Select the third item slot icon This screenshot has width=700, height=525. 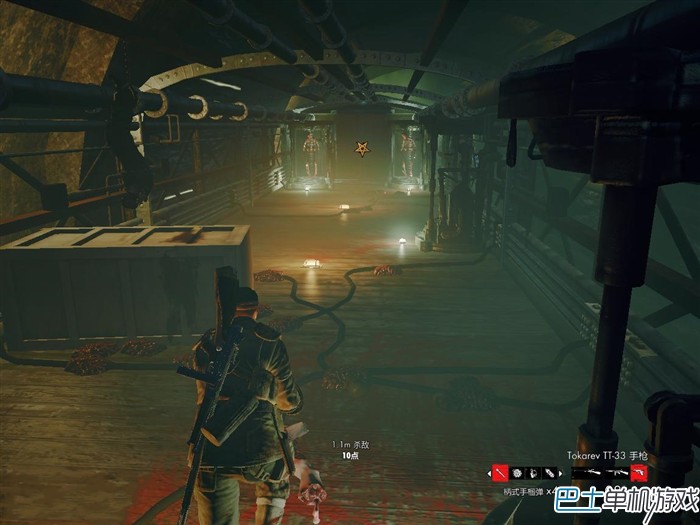tap(534, 472)
